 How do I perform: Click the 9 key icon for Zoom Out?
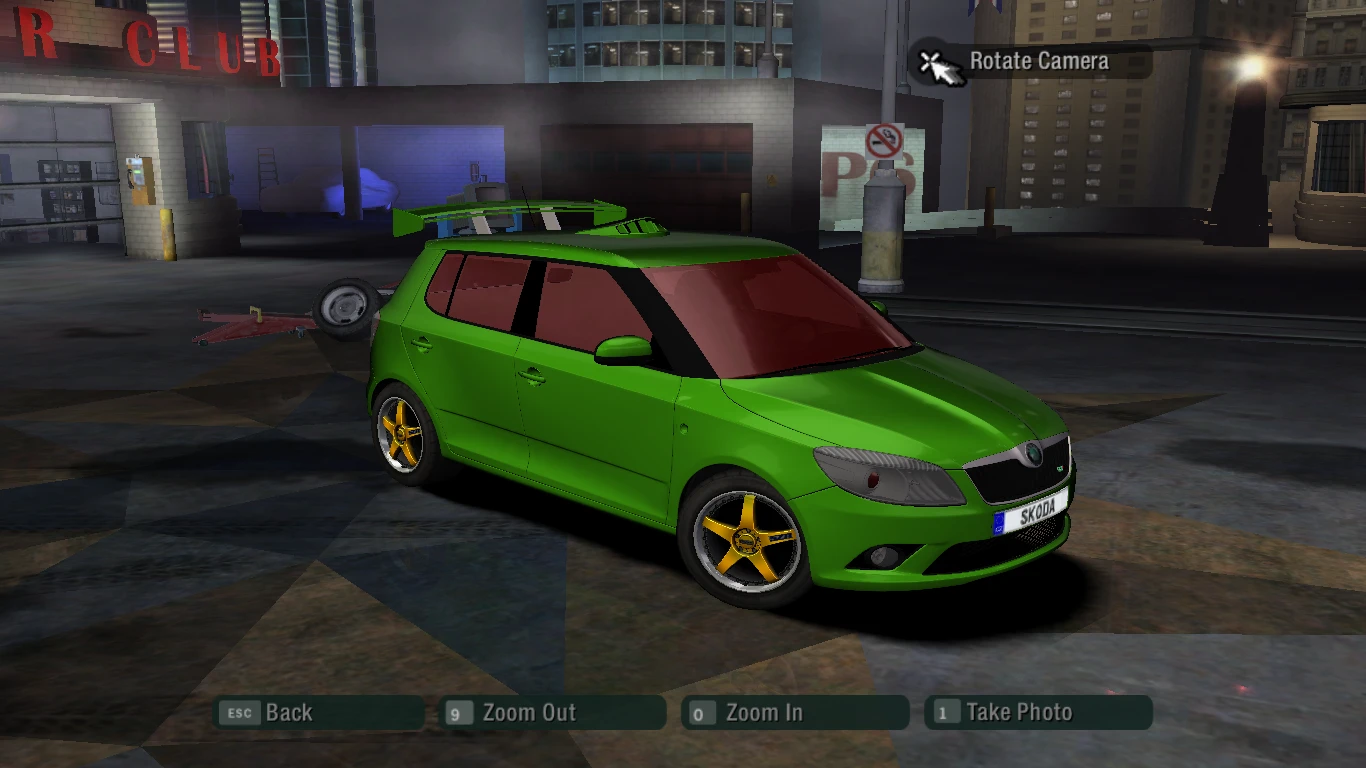(458, 713)
